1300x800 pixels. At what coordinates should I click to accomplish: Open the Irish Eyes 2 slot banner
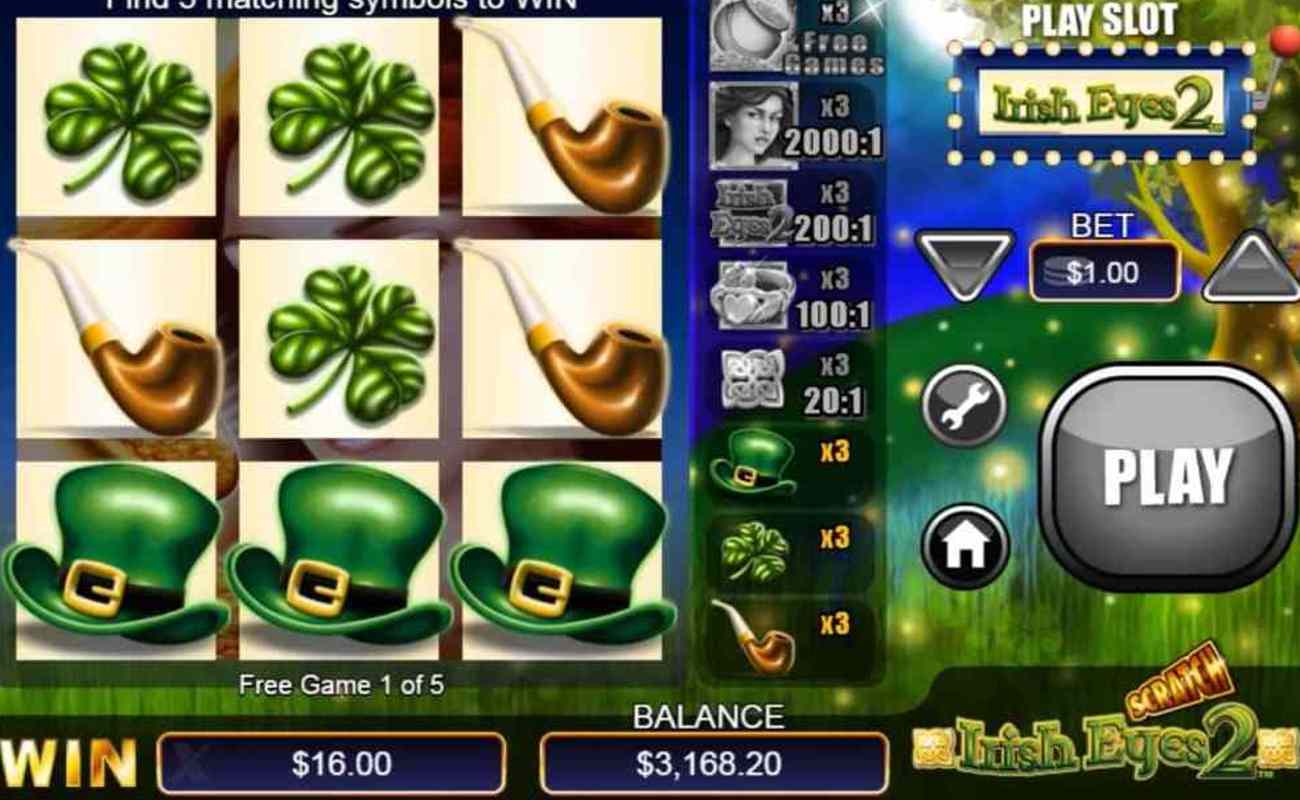click(x=1100, y=100)
